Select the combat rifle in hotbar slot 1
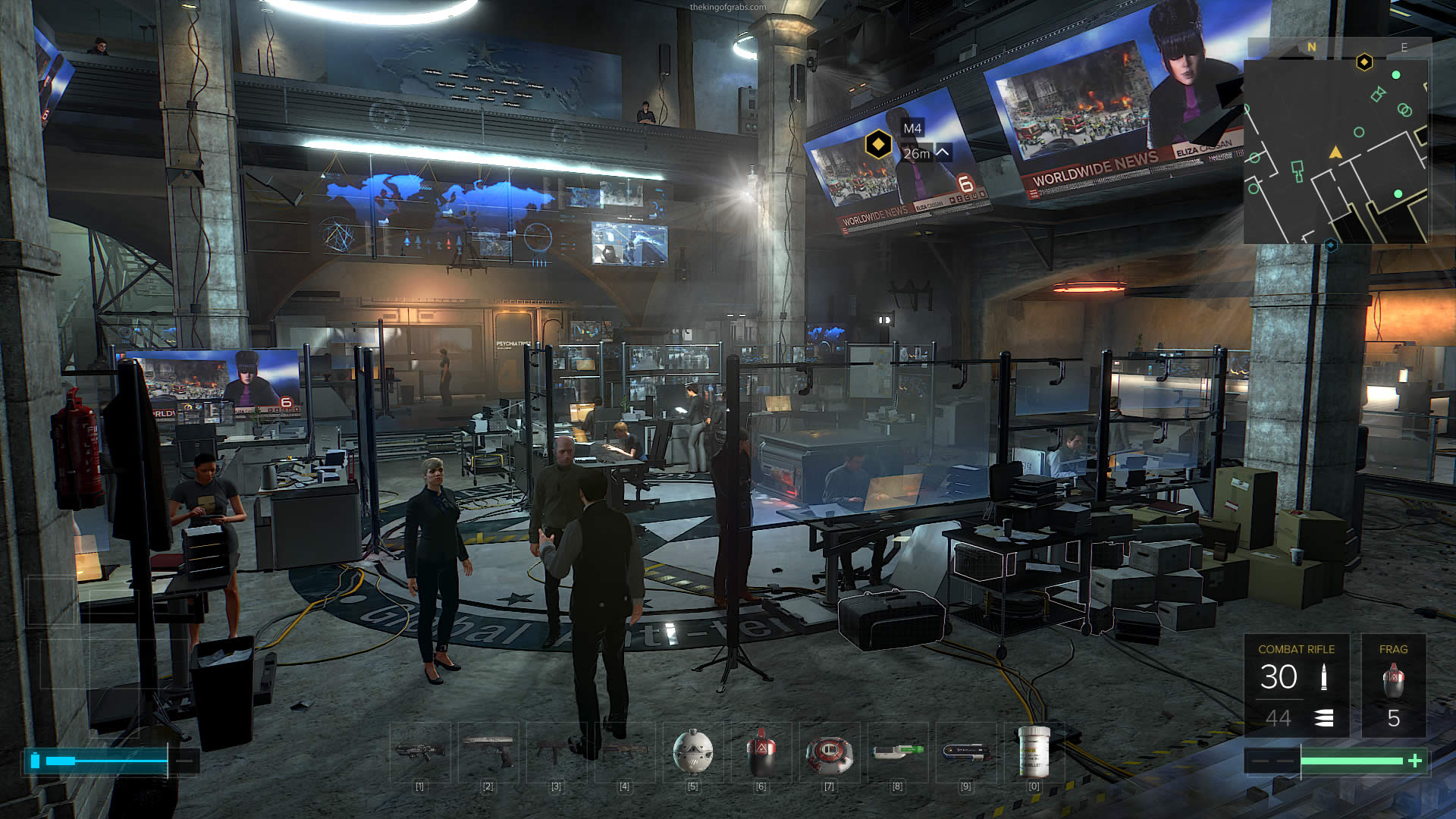 (x=419, y=752)
